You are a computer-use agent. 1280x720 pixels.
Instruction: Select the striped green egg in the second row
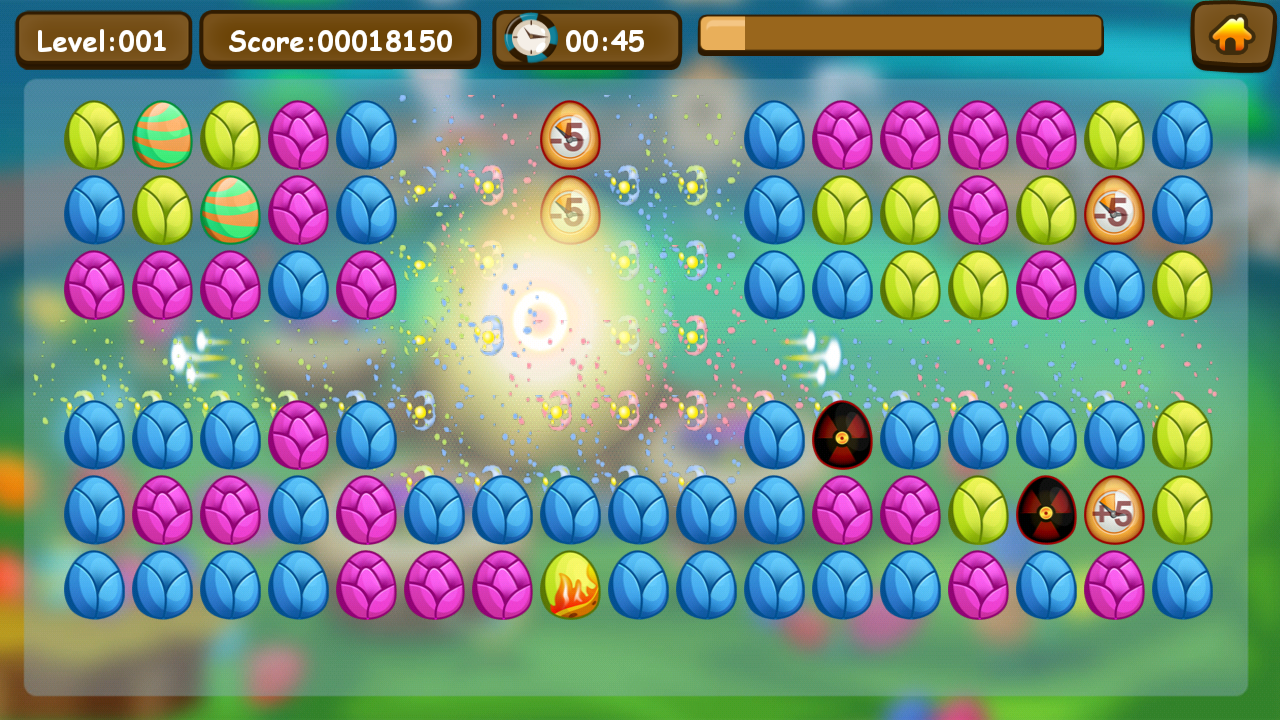pyautogui.click(x=230, y=211)
